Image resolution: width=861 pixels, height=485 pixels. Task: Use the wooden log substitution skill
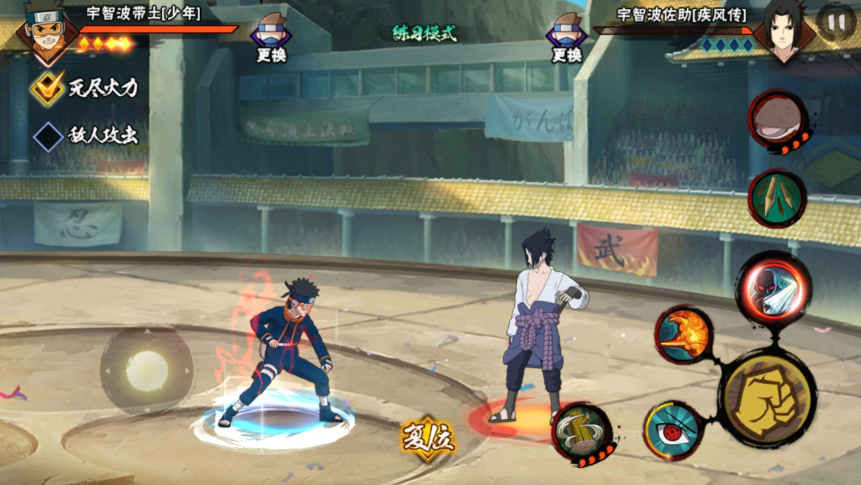tap(581, 431)
